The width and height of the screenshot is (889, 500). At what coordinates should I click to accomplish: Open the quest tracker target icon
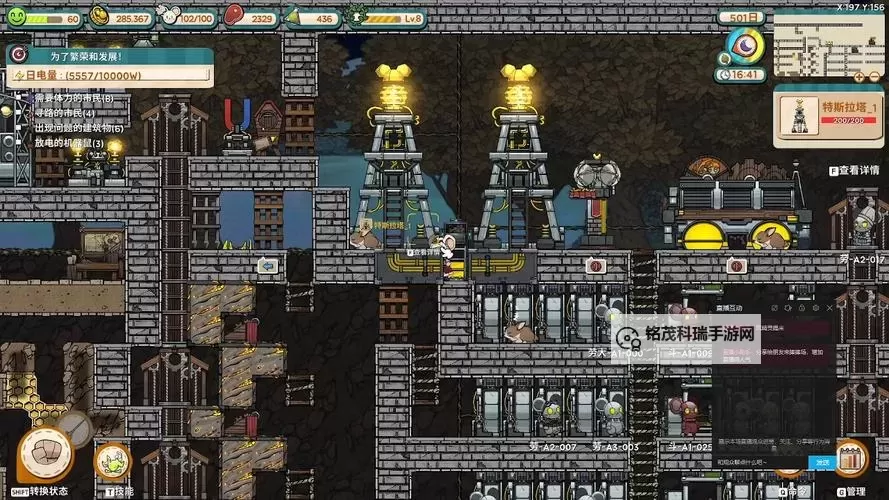coord(17,55)
